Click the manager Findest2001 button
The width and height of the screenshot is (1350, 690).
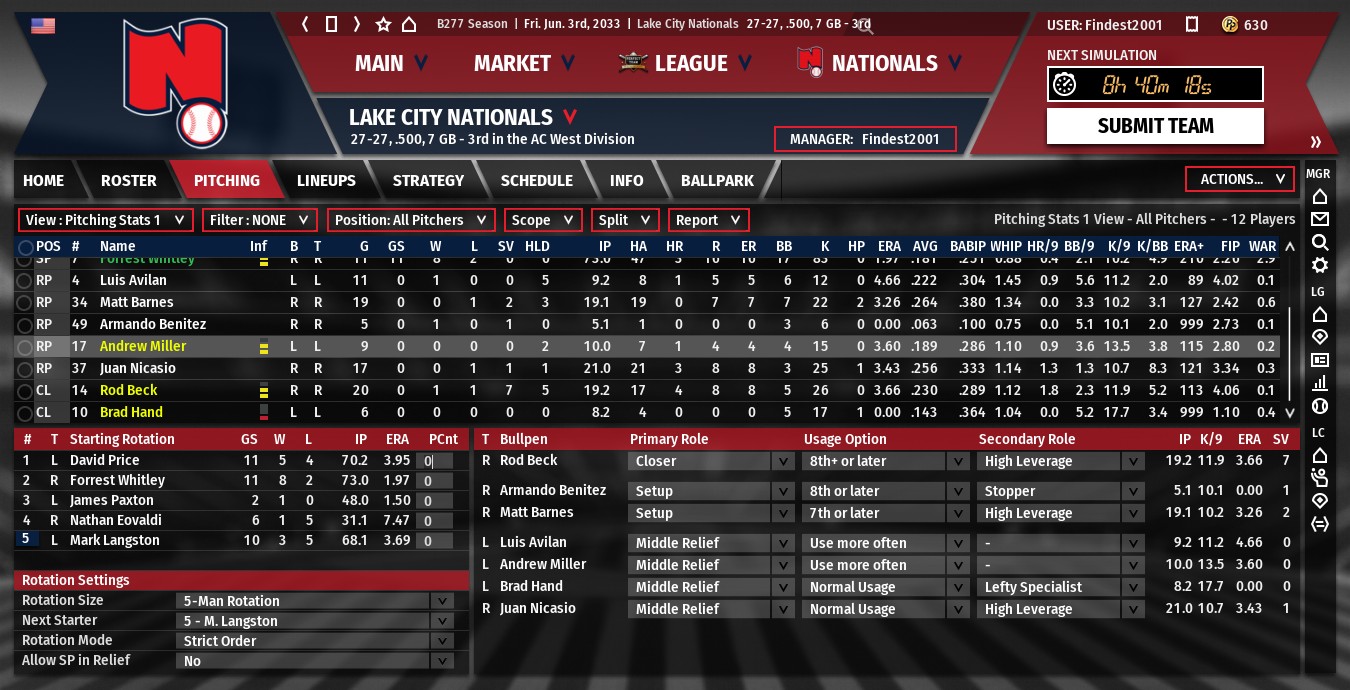(865, 139)
